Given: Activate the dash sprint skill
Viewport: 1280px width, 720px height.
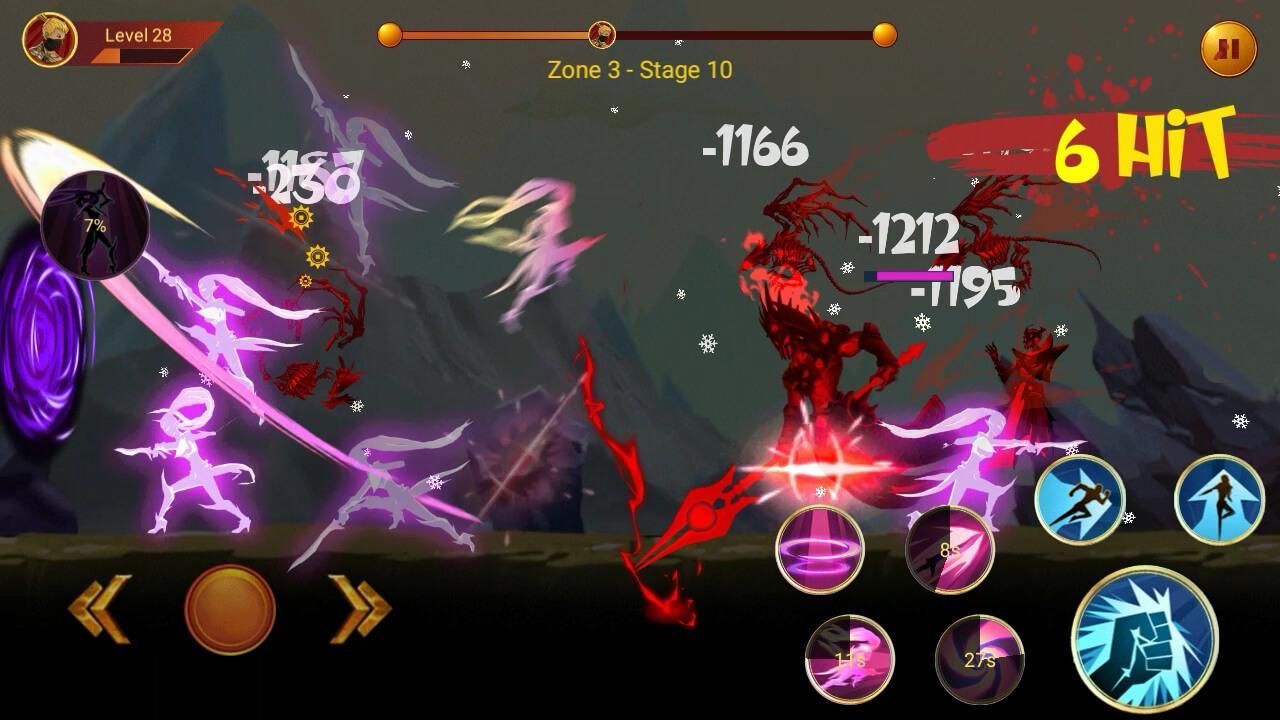Looking at the screenshot, I should [x=1080, y=500].
